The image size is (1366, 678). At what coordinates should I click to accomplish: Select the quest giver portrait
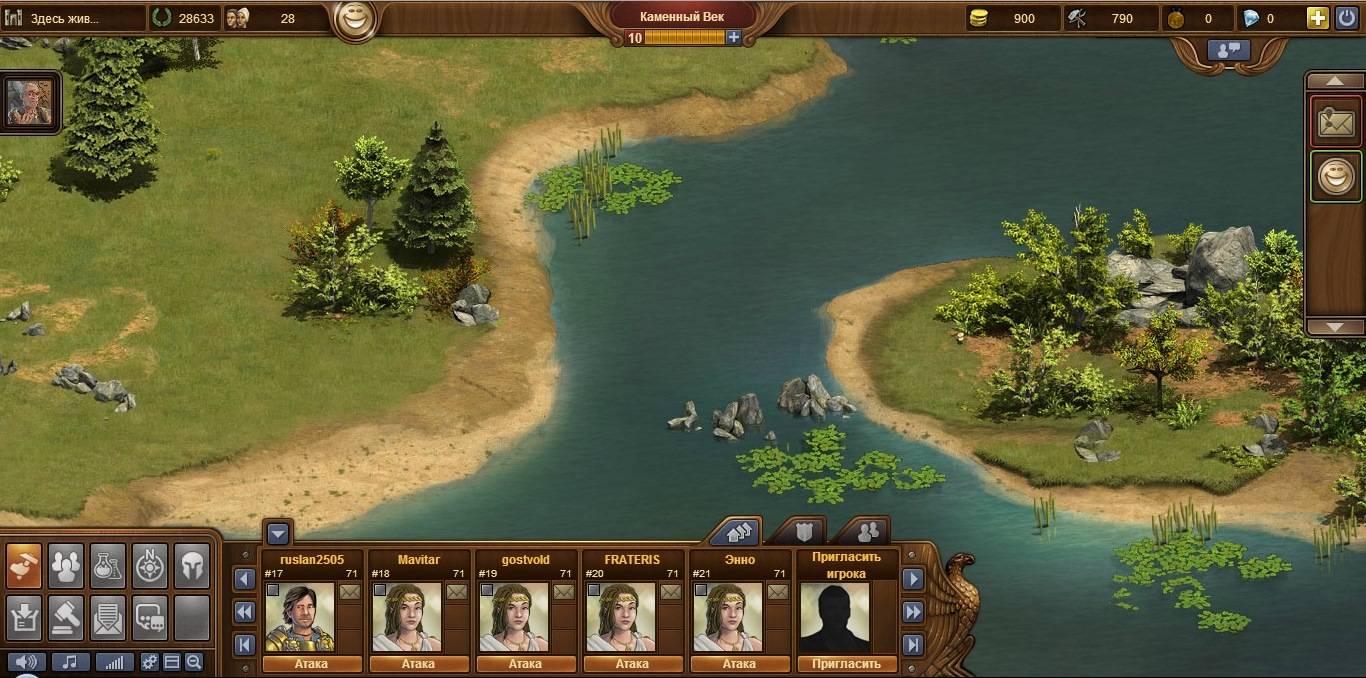(30, 102)
